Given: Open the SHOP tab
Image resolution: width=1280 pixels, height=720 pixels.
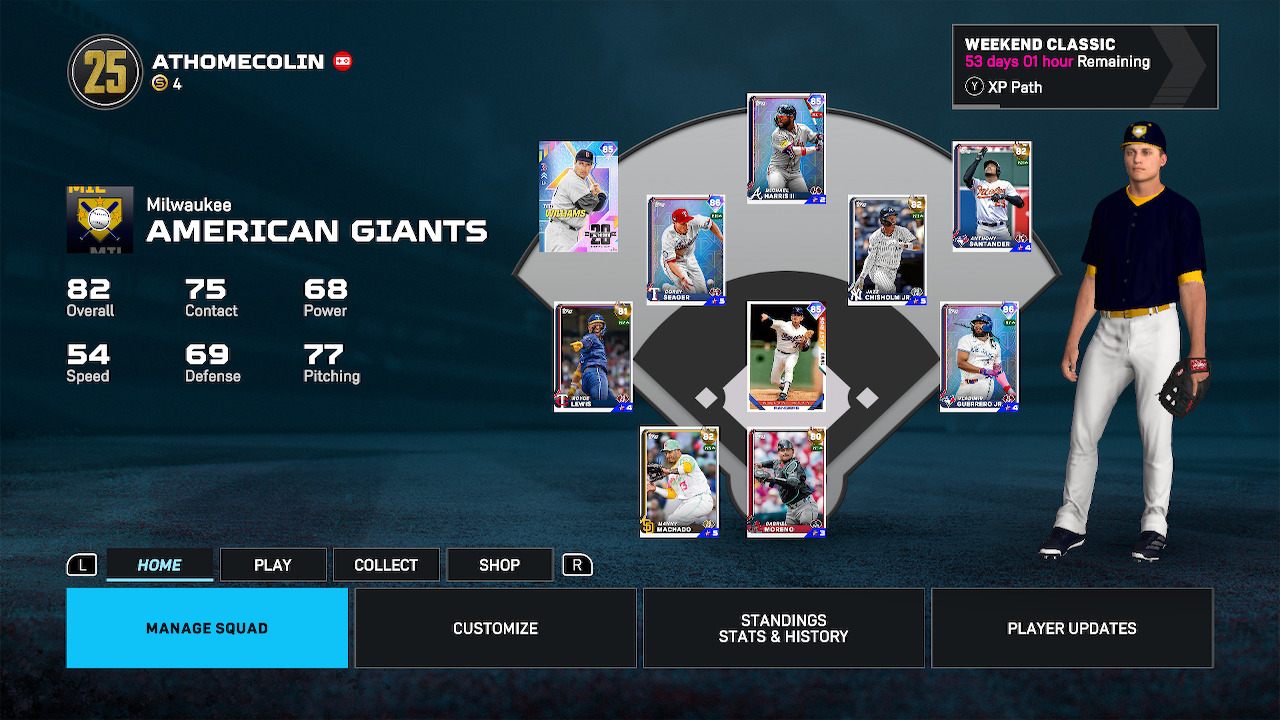Looking at the screenshot, I should [x=499, y=564].
